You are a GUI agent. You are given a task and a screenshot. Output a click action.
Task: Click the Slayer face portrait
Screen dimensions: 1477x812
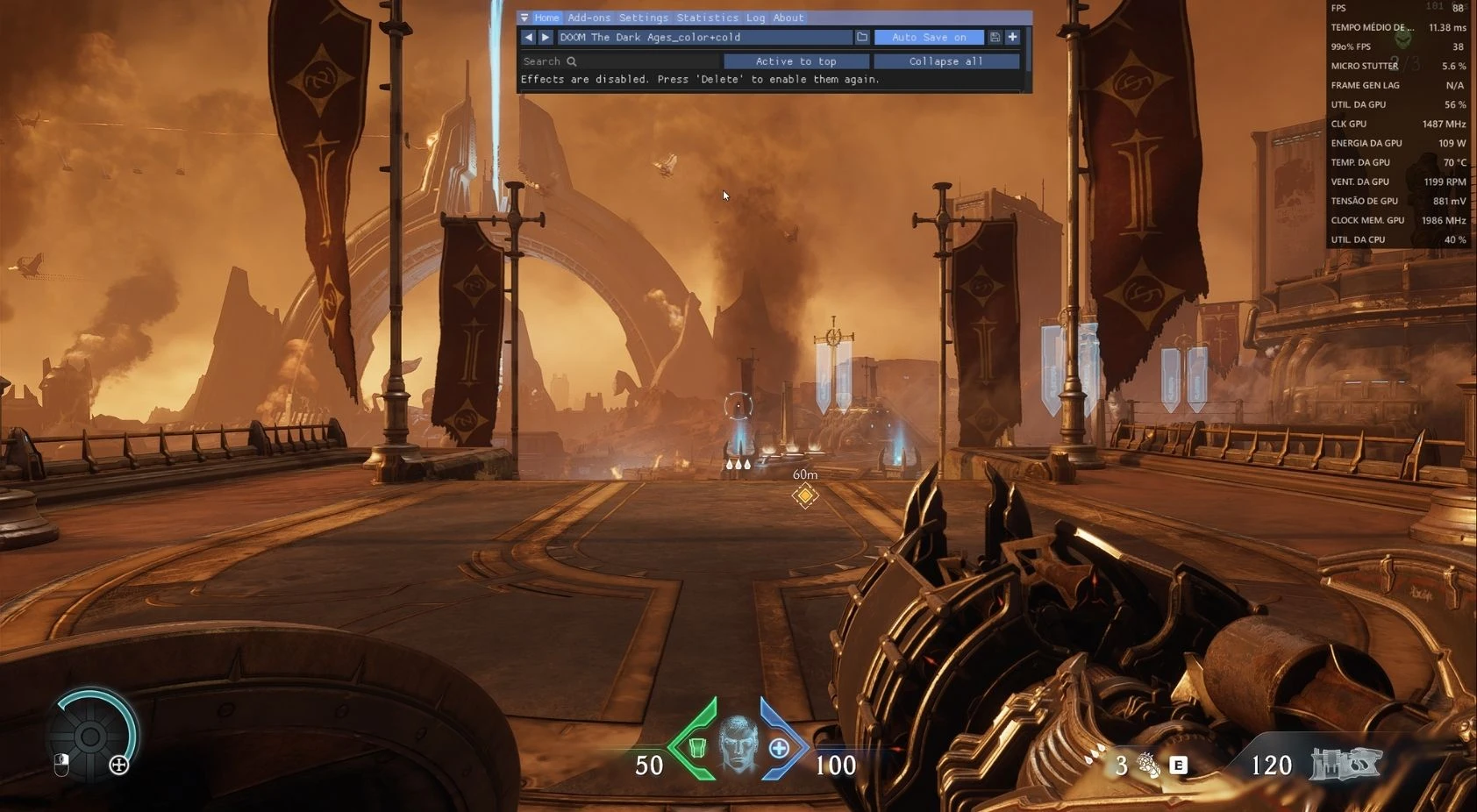click(x=738, y=743)
